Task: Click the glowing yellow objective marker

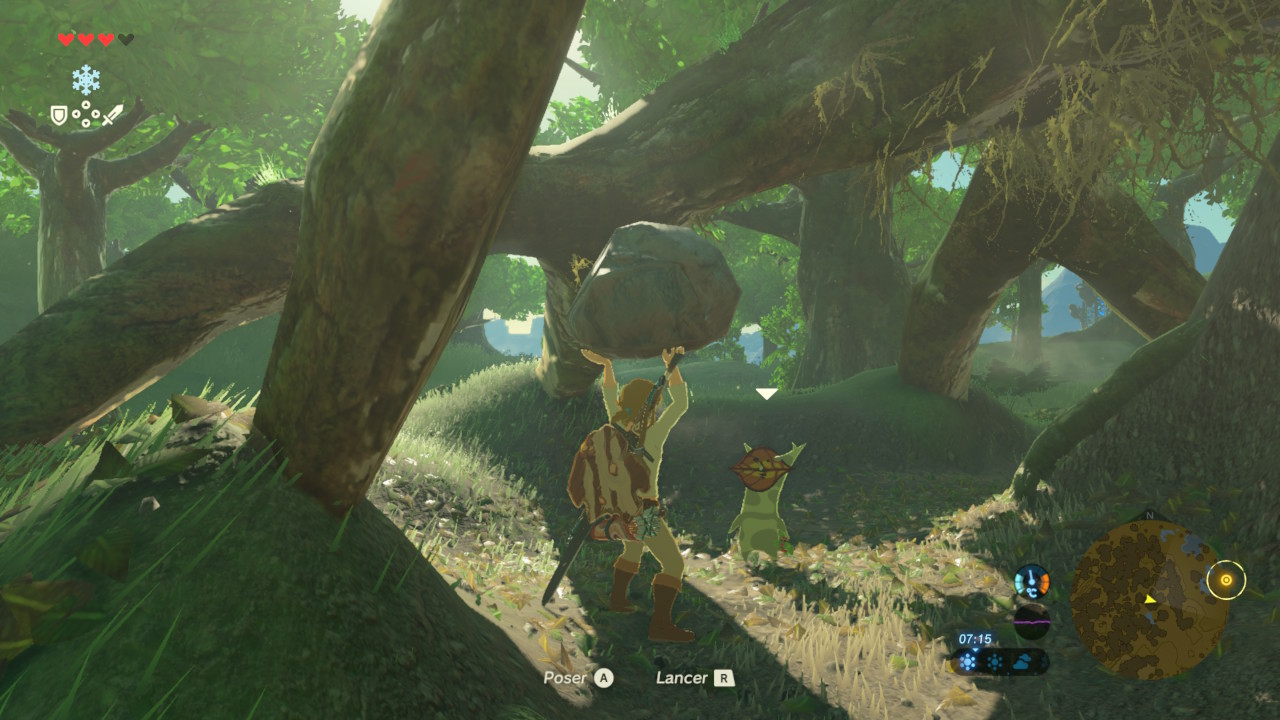Action: click(1225, 580)
